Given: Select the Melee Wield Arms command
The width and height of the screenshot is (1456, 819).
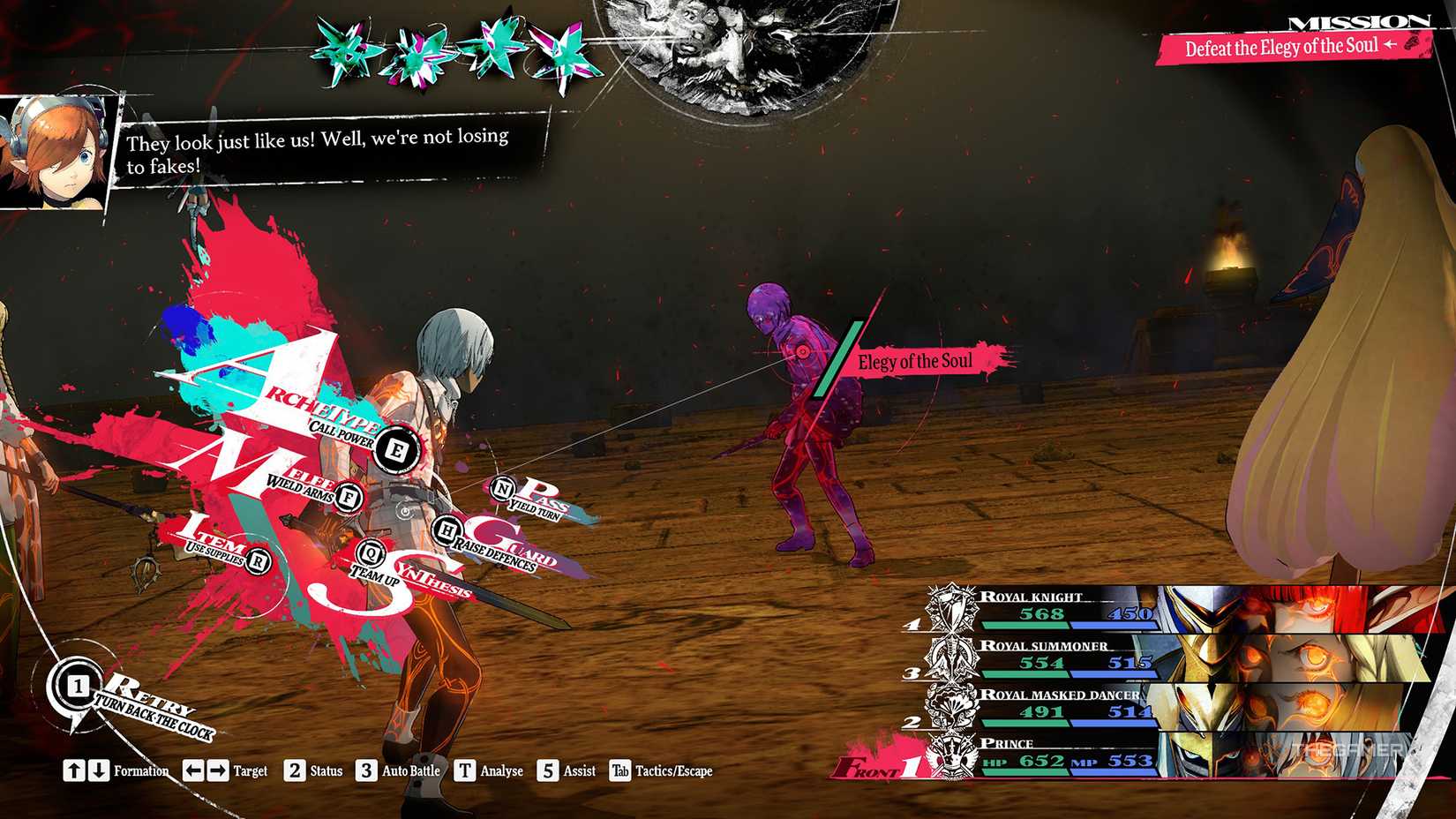Looking at the screenshot, I should 346,495.
